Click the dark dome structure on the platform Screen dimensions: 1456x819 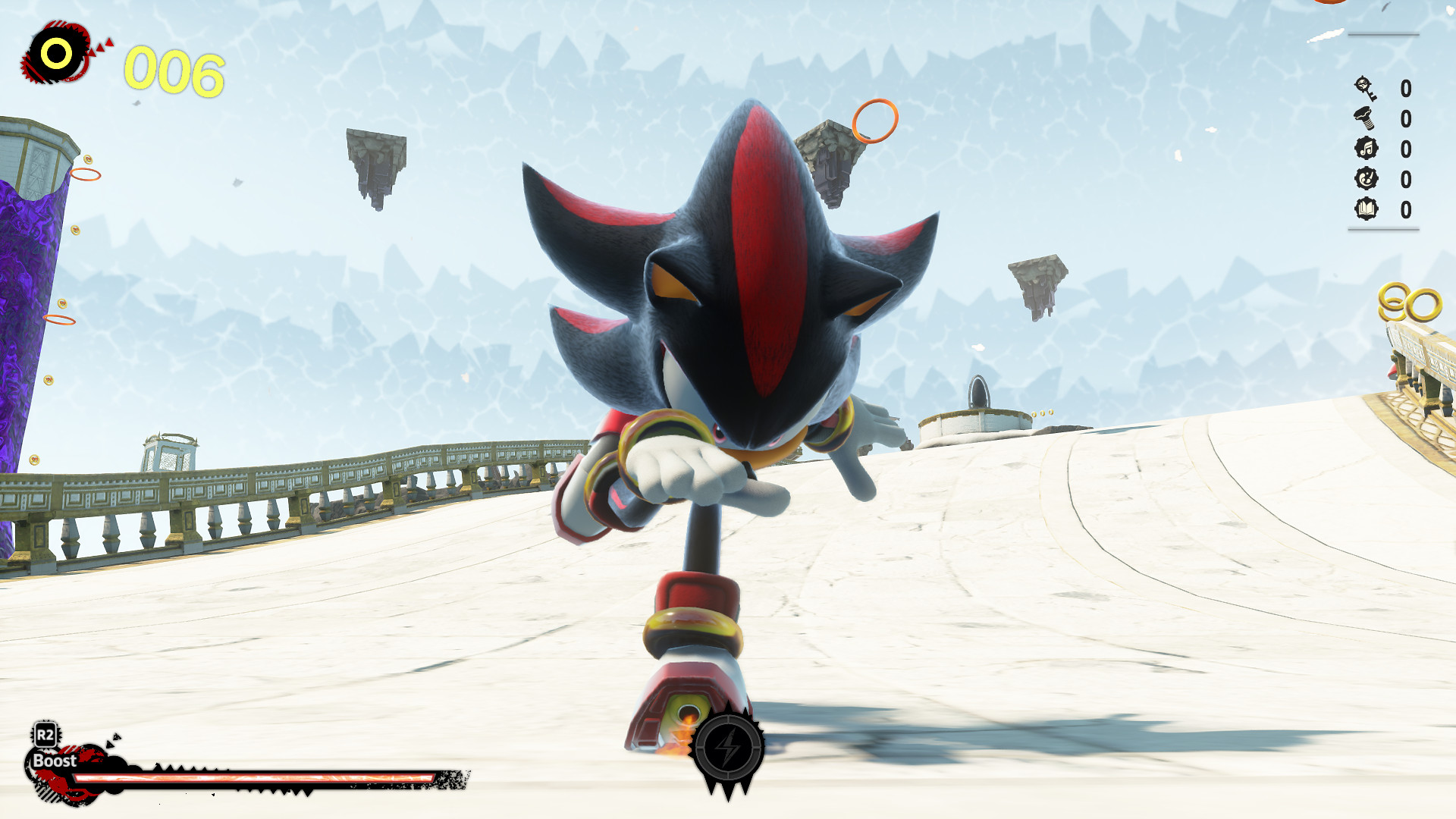981,393
